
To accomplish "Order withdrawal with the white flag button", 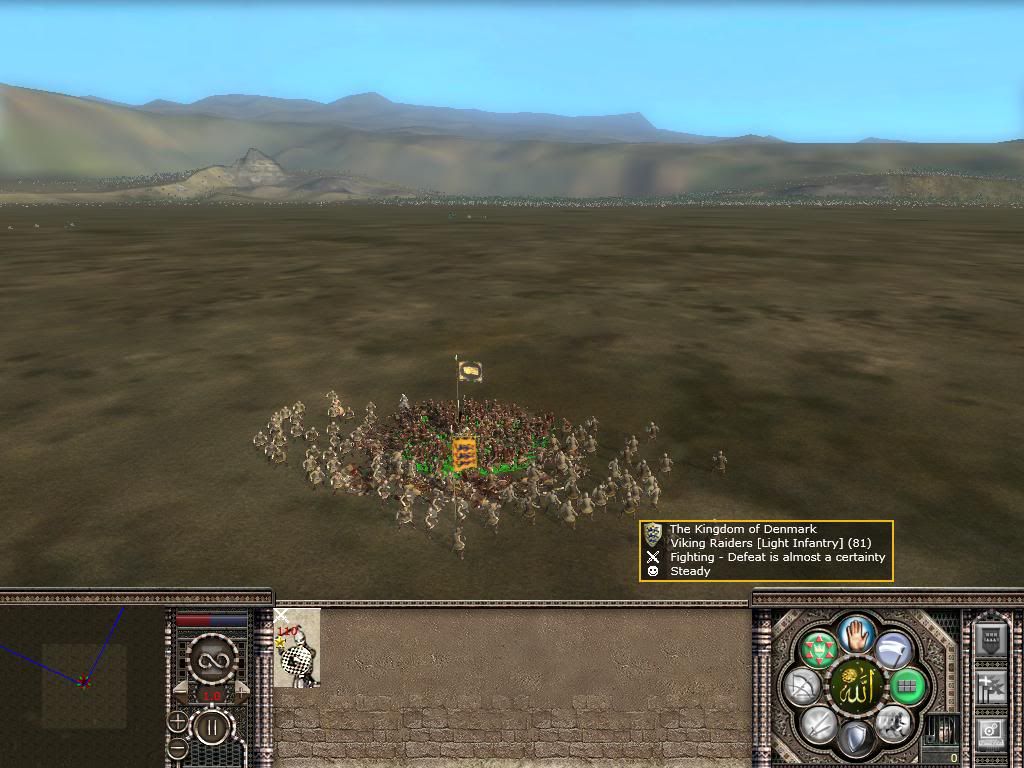I will tap(893, 651).
